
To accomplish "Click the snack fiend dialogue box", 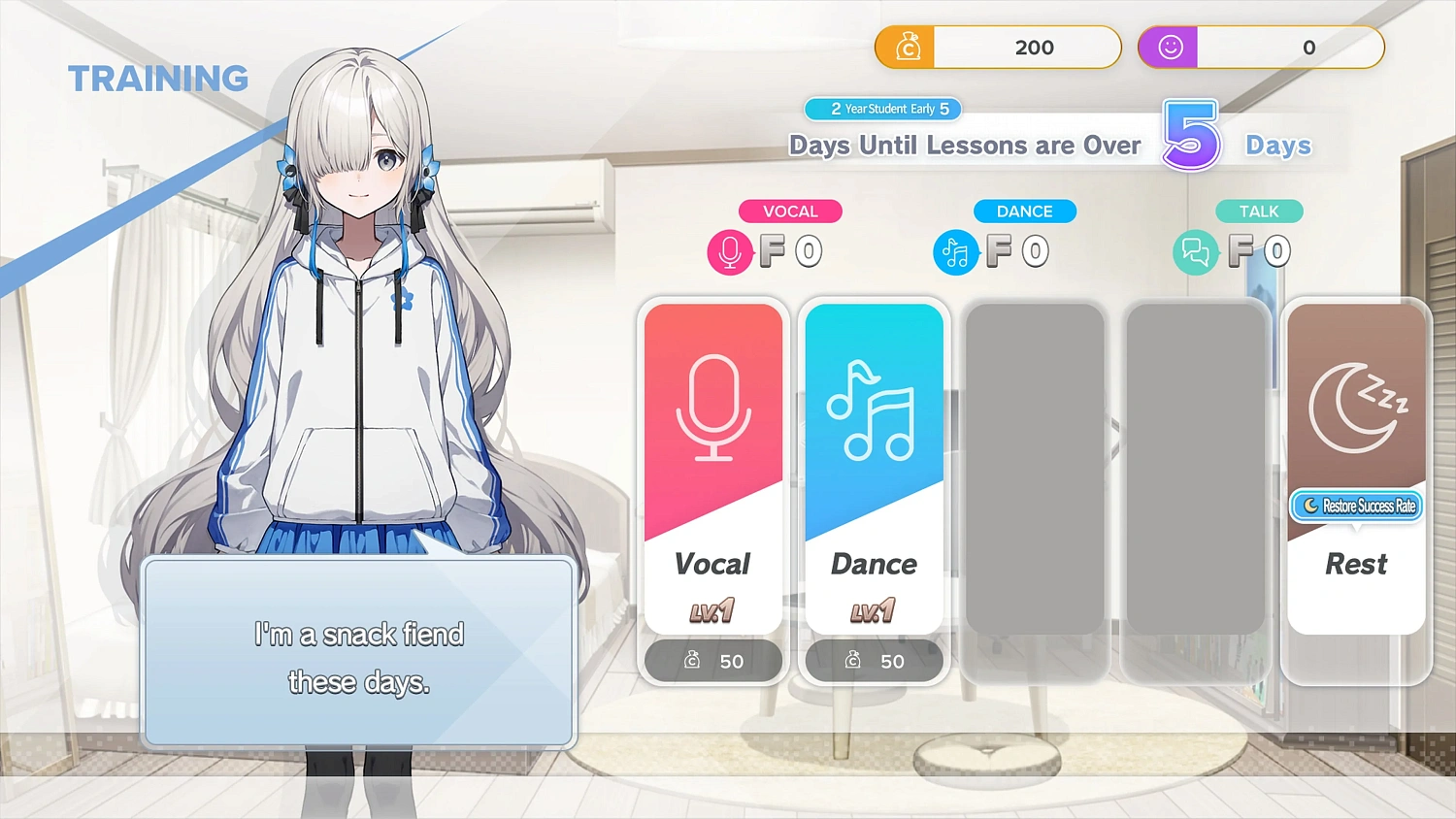I will [x=359, y=652].
